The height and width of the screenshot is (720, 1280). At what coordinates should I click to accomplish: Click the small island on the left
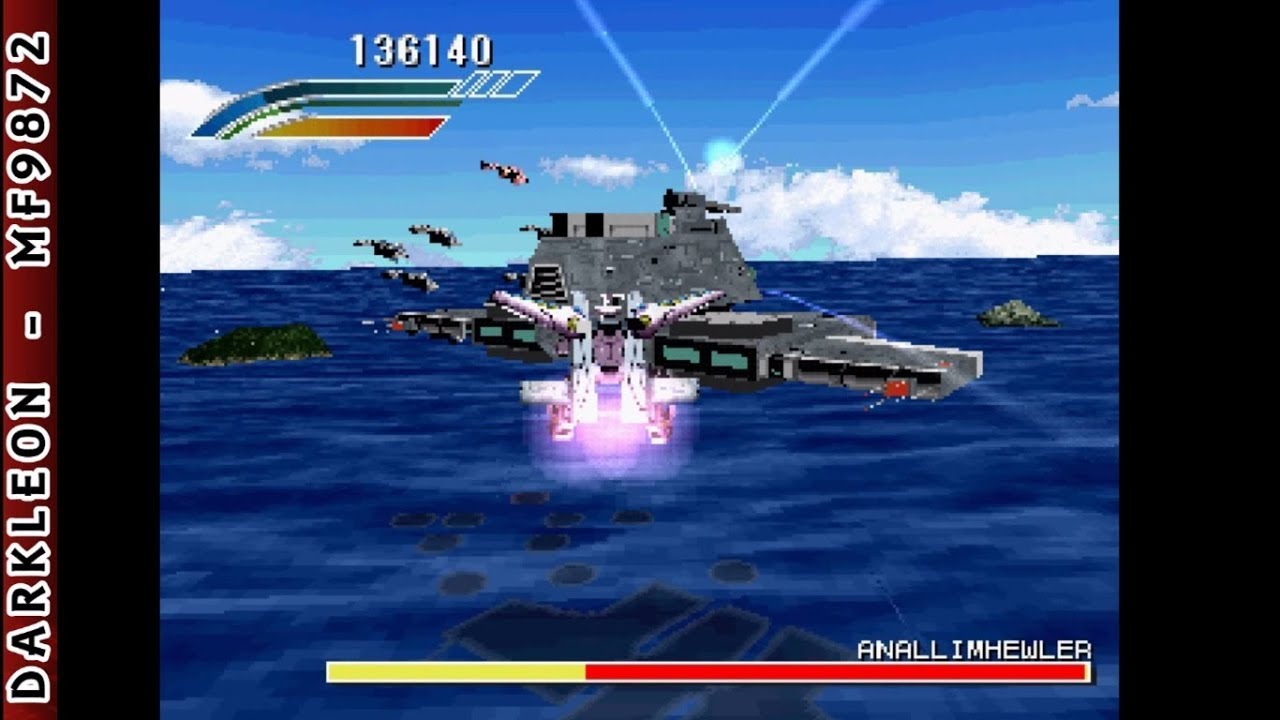click(255, 342)
